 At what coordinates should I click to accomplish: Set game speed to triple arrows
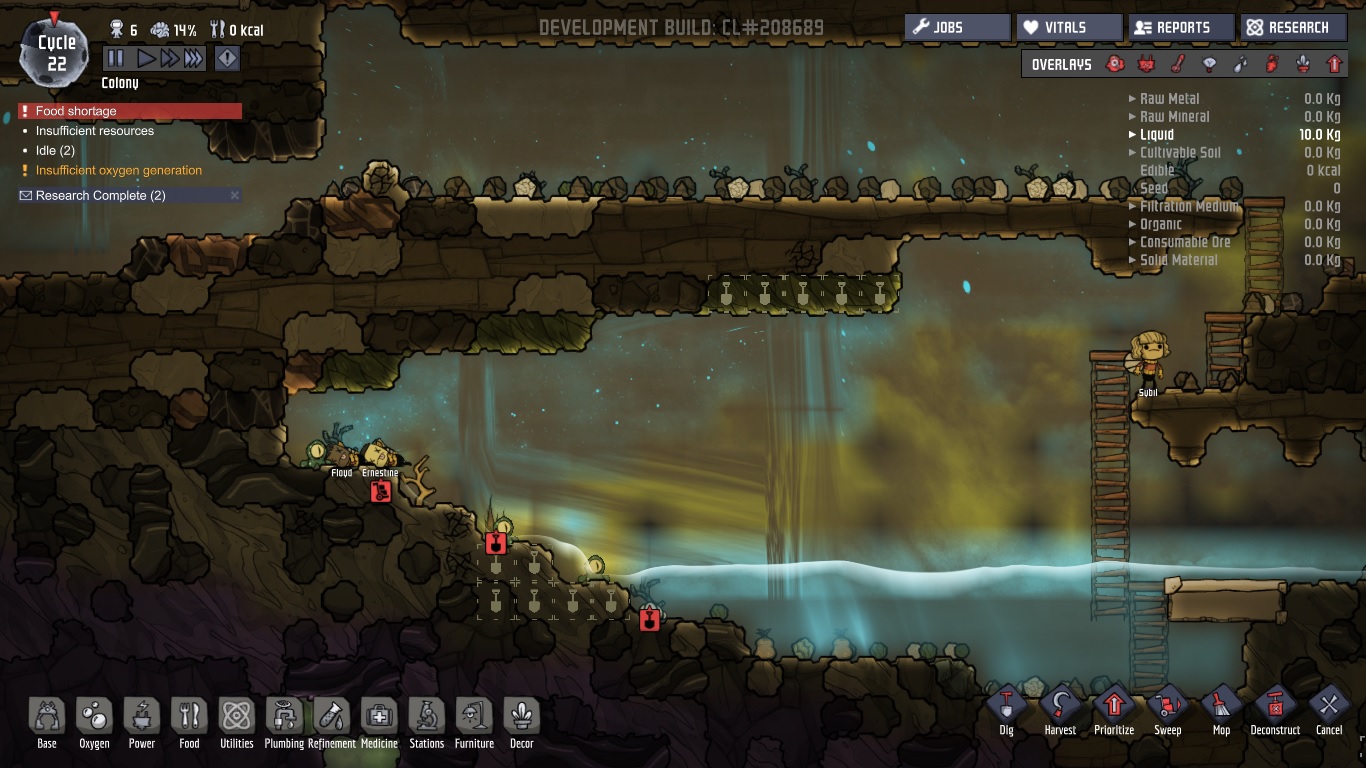coord(193,59)
